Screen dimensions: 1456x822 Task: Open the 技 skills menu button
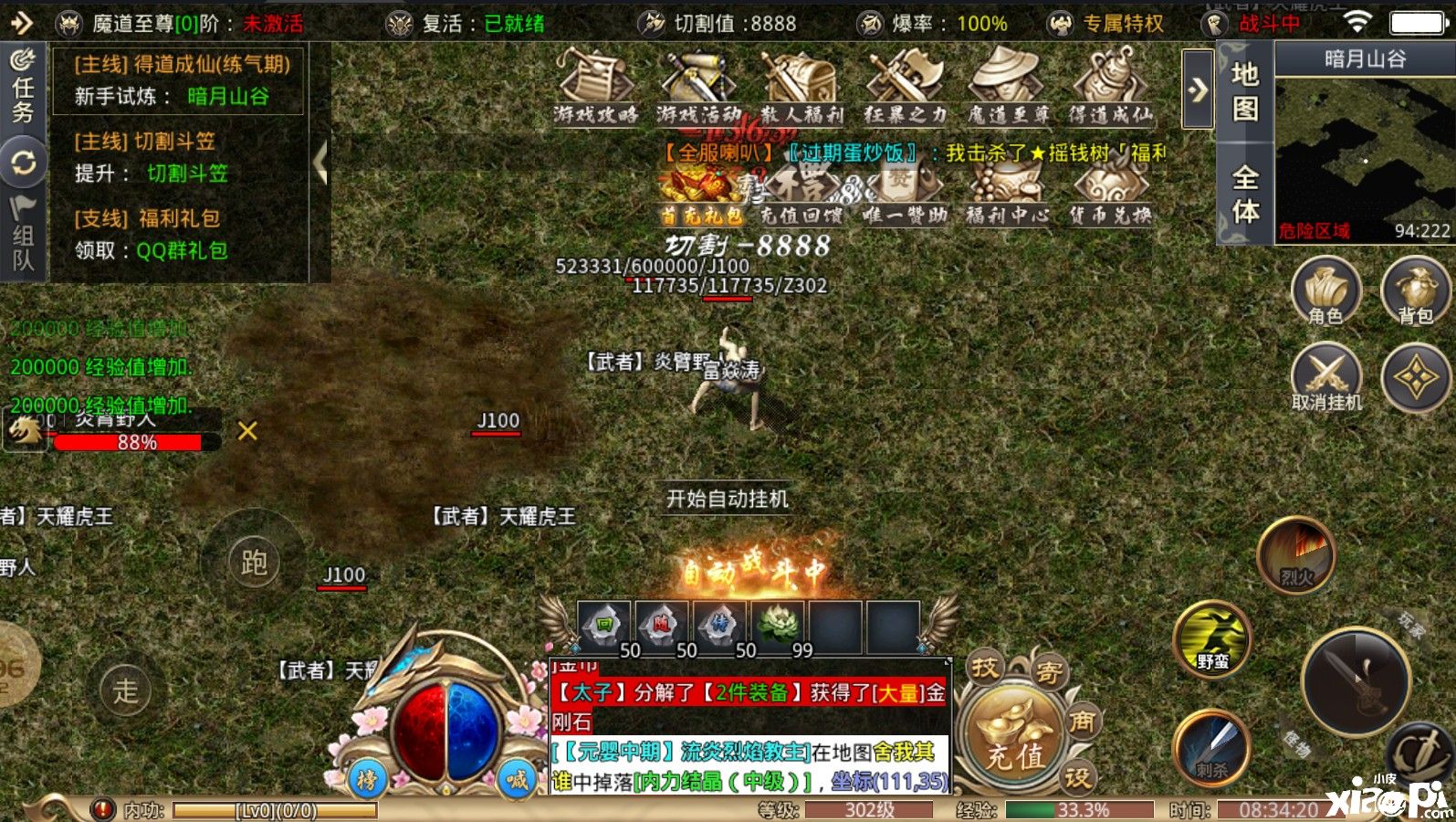[985, 668]
